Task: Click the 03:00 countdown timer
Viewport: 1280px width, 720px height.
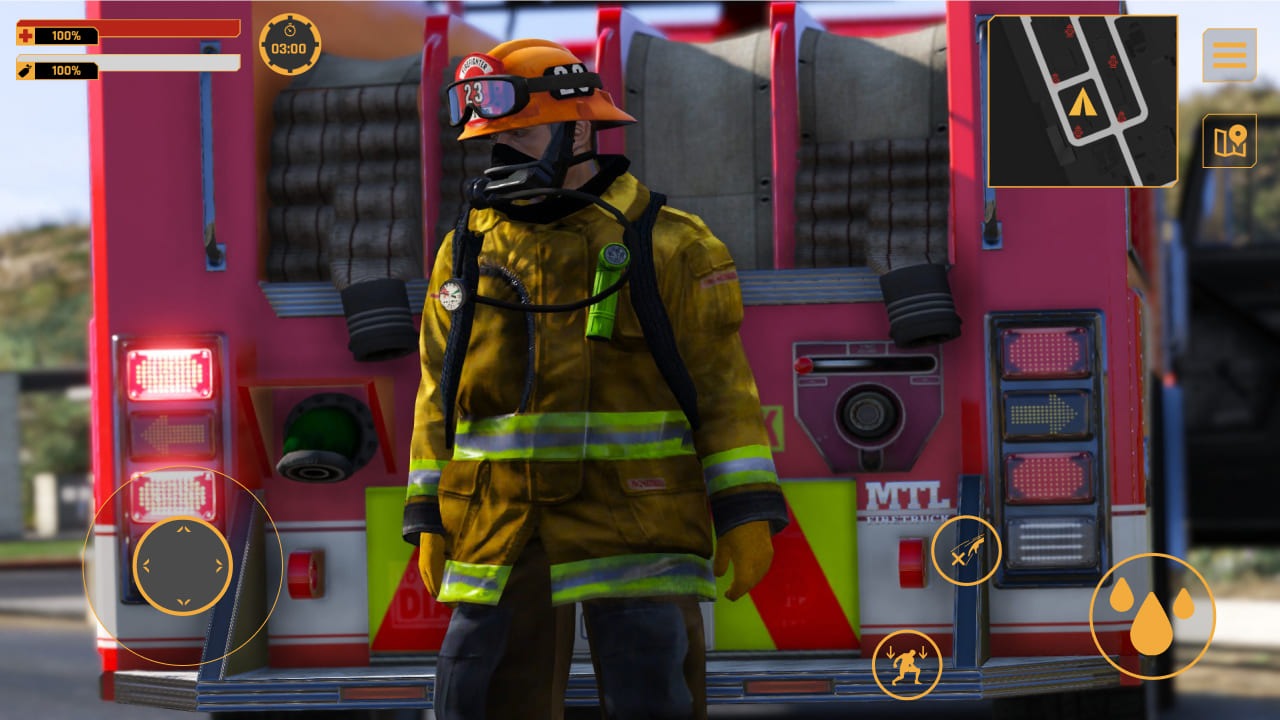Action: 287,48
